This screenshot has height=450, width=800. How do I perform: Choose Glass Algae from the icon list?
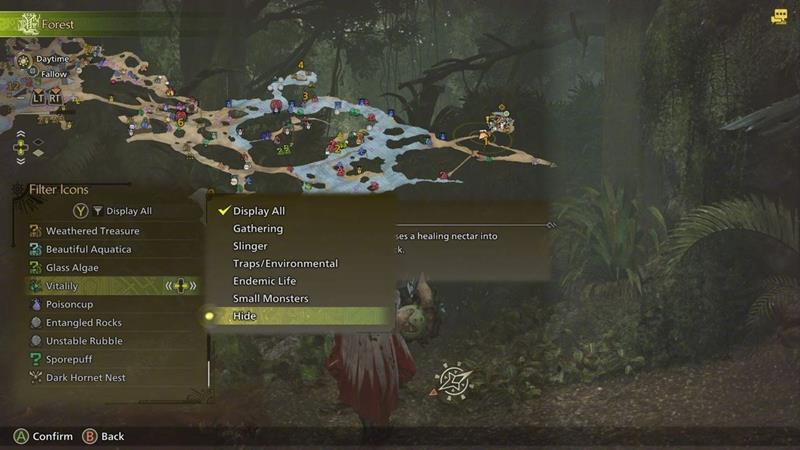coord(72,268)
